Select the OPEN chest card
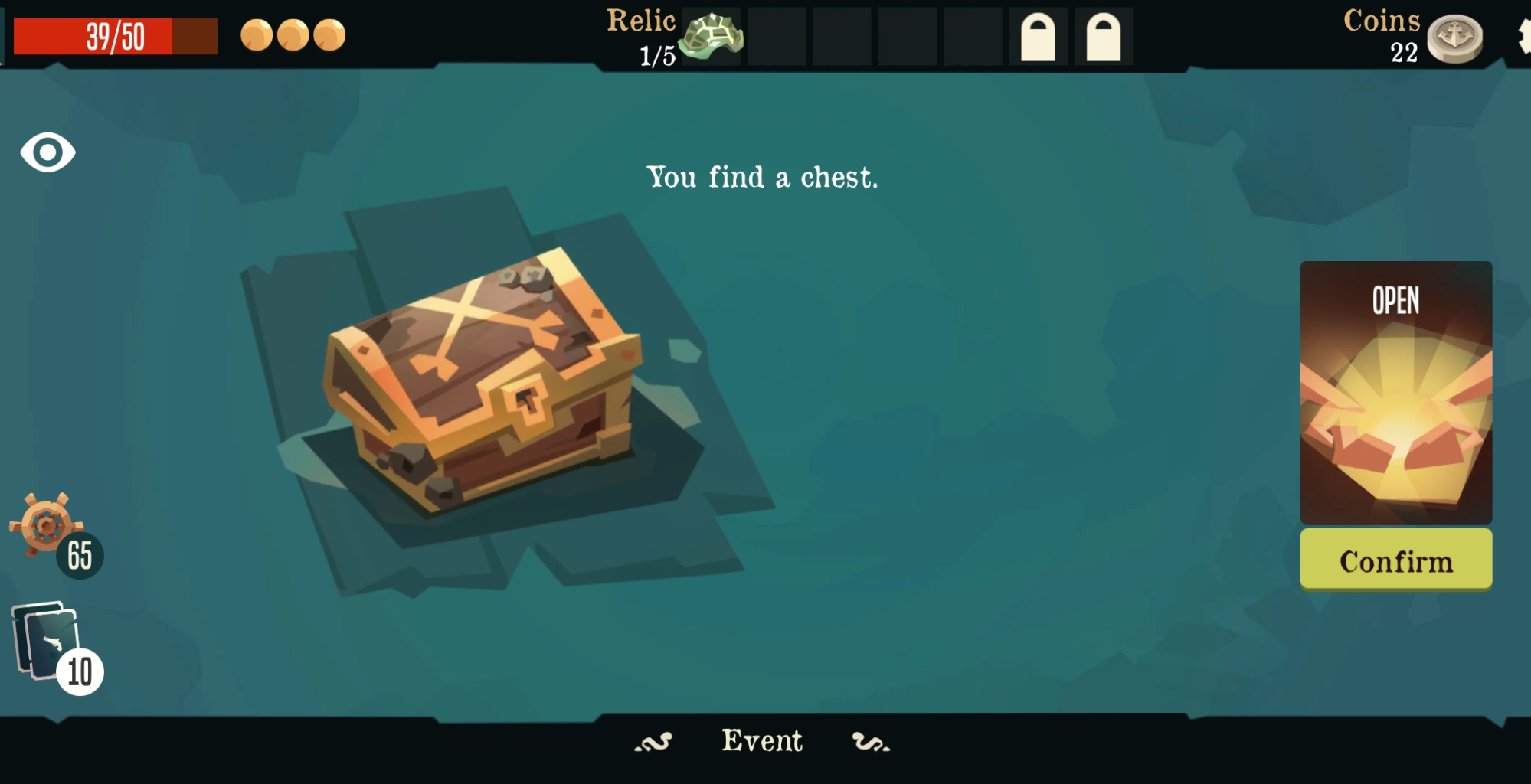The width and height of the screenshot is (1531, 784). click(x=1395, y=392)
